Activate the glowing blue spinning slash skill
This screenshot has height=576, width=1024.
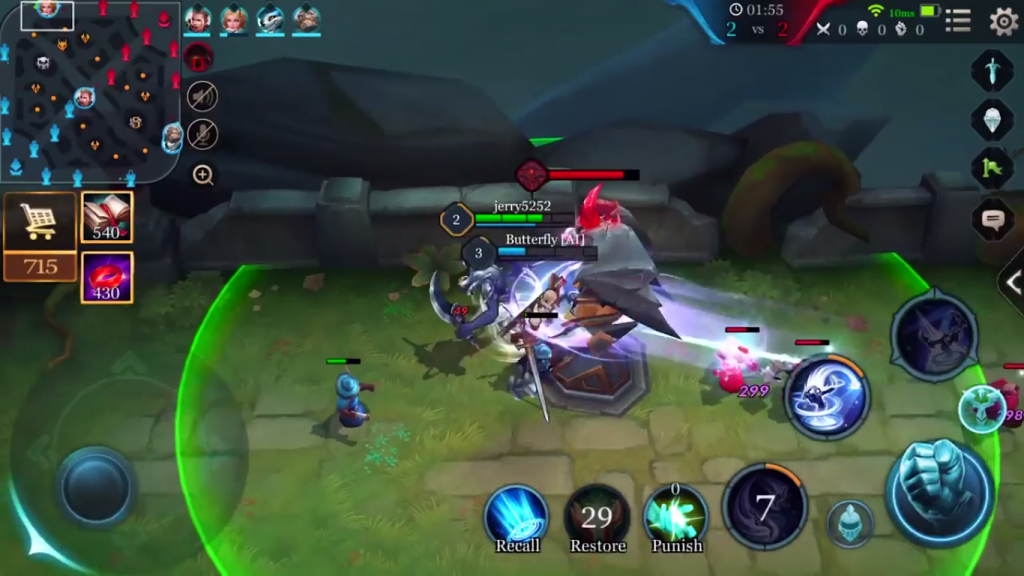[x=827, y=397]
